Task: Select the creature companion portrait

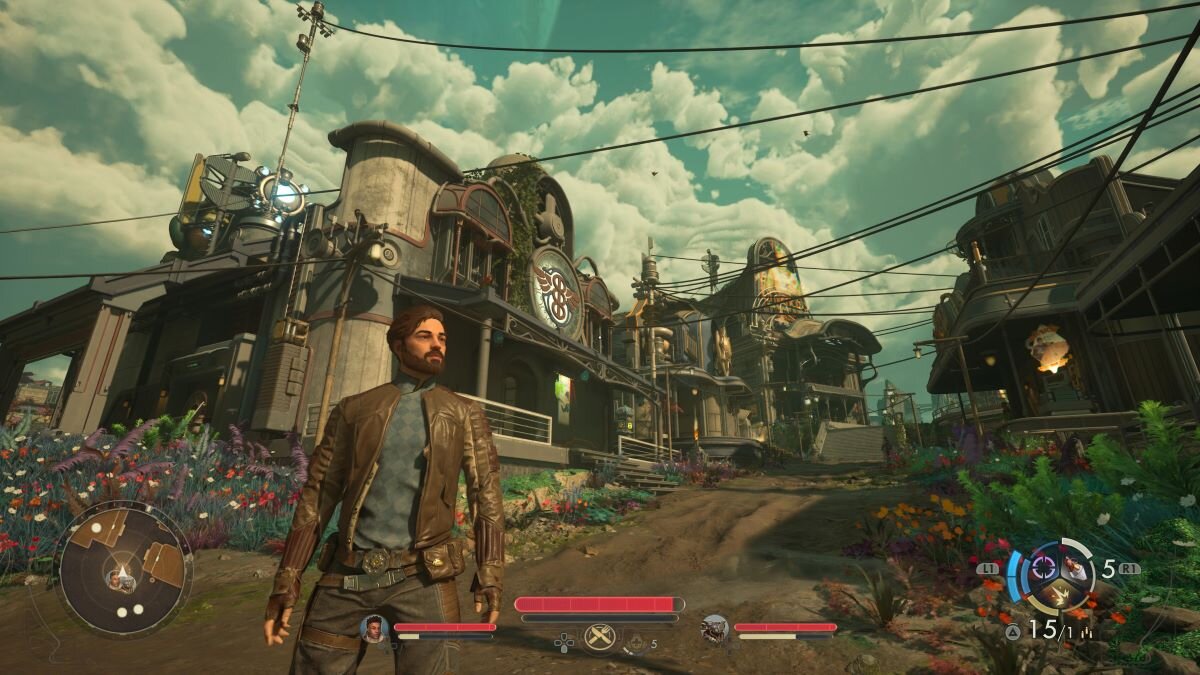Action: (x=714, y=628)
